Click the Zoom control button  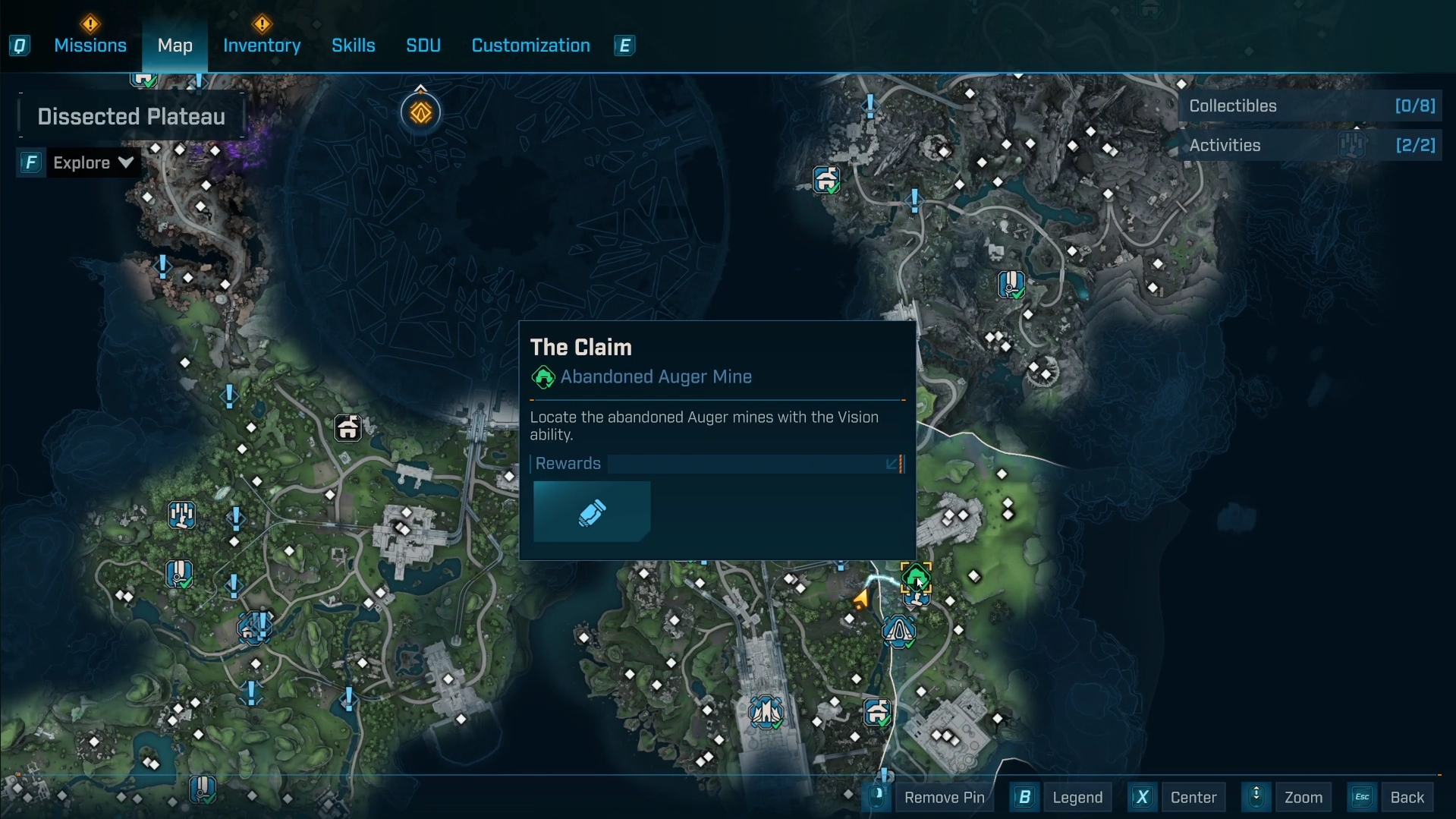tap(1303, 797)
